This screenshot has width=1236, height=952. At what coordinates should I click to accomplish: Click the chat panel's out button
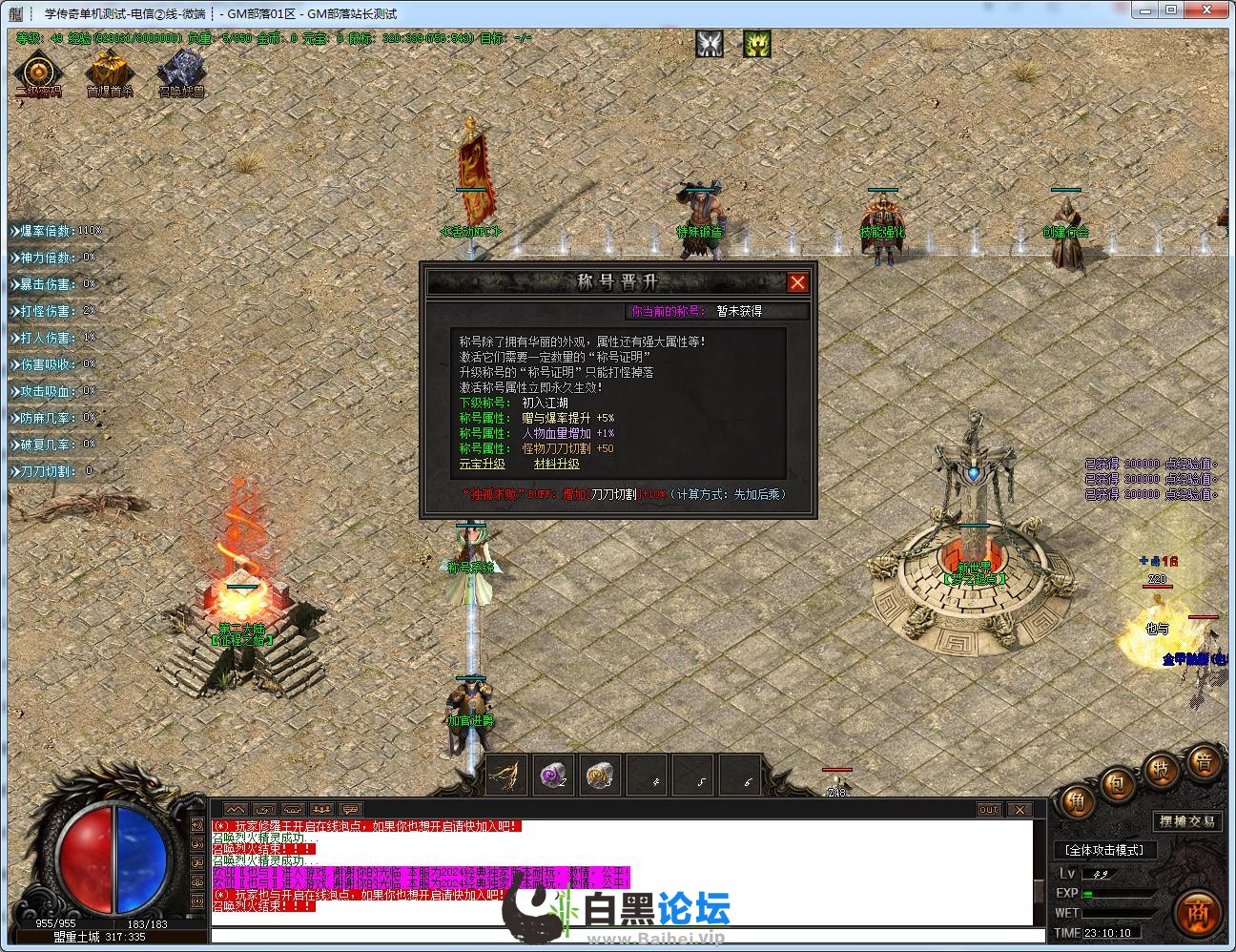pyautogui.click(x=989, y=810)
